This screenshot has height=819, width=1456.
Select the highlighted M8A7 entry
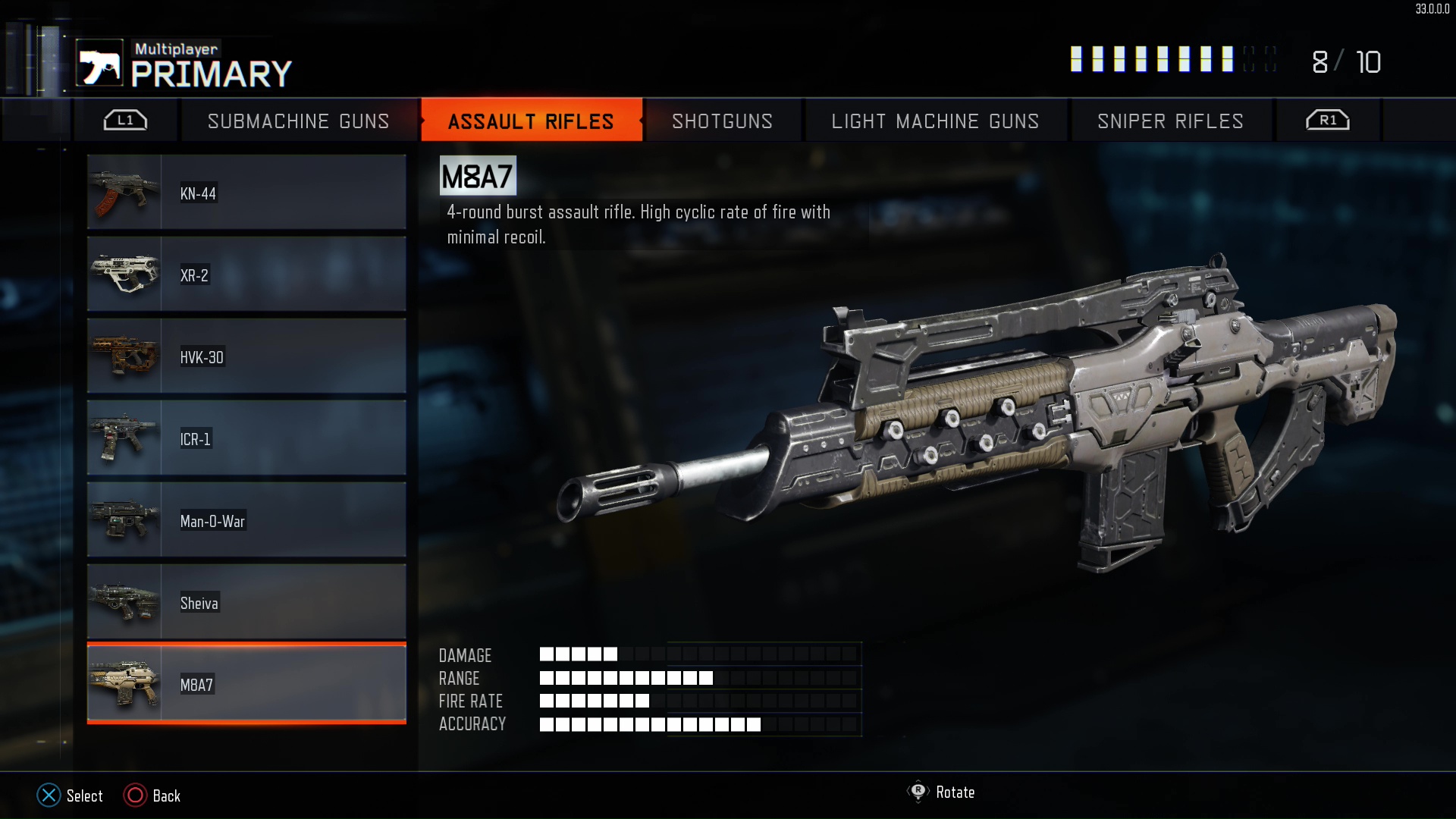[246, 684]
